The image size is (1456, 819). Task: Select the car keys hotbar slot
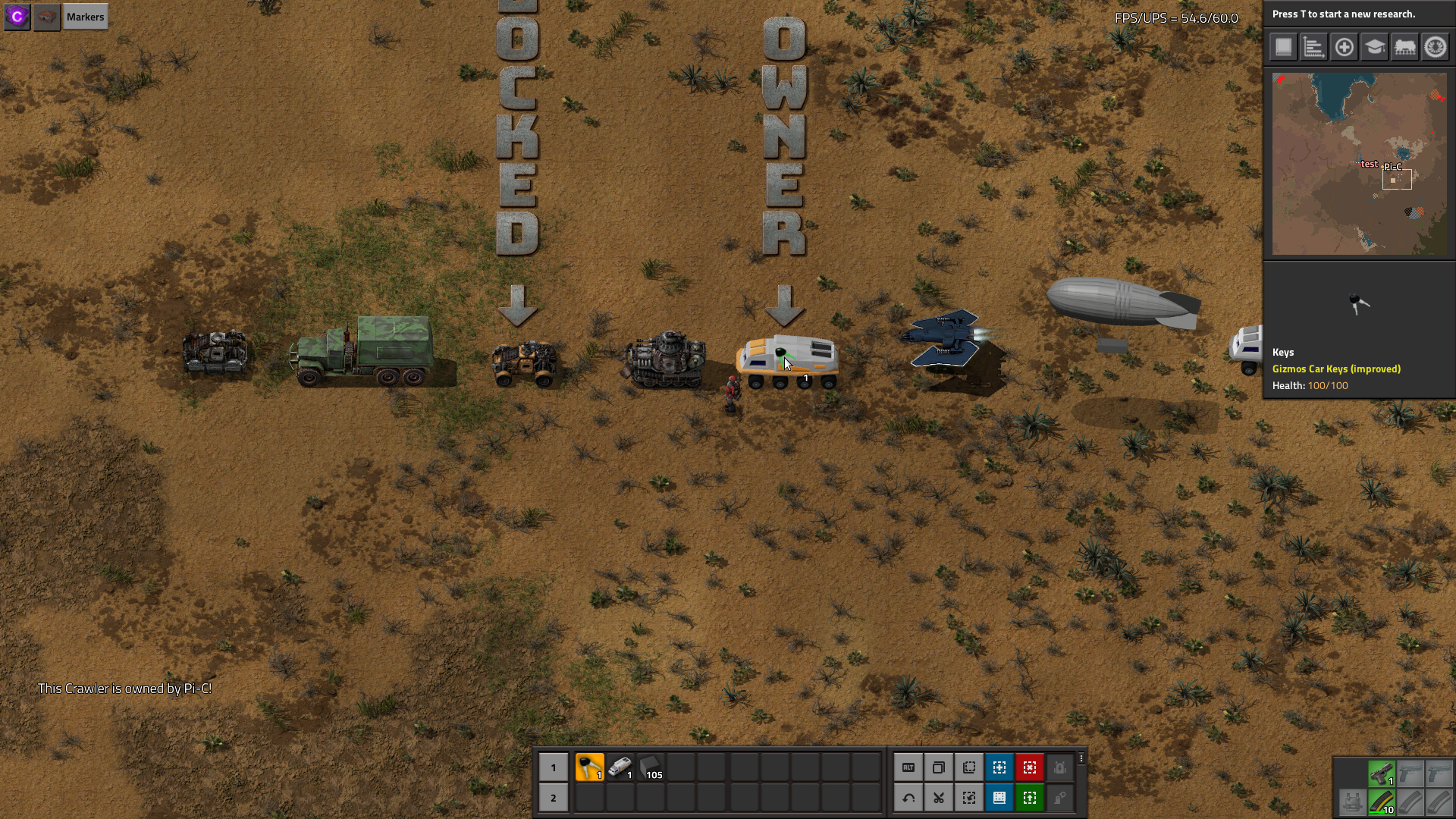point(589,767)
